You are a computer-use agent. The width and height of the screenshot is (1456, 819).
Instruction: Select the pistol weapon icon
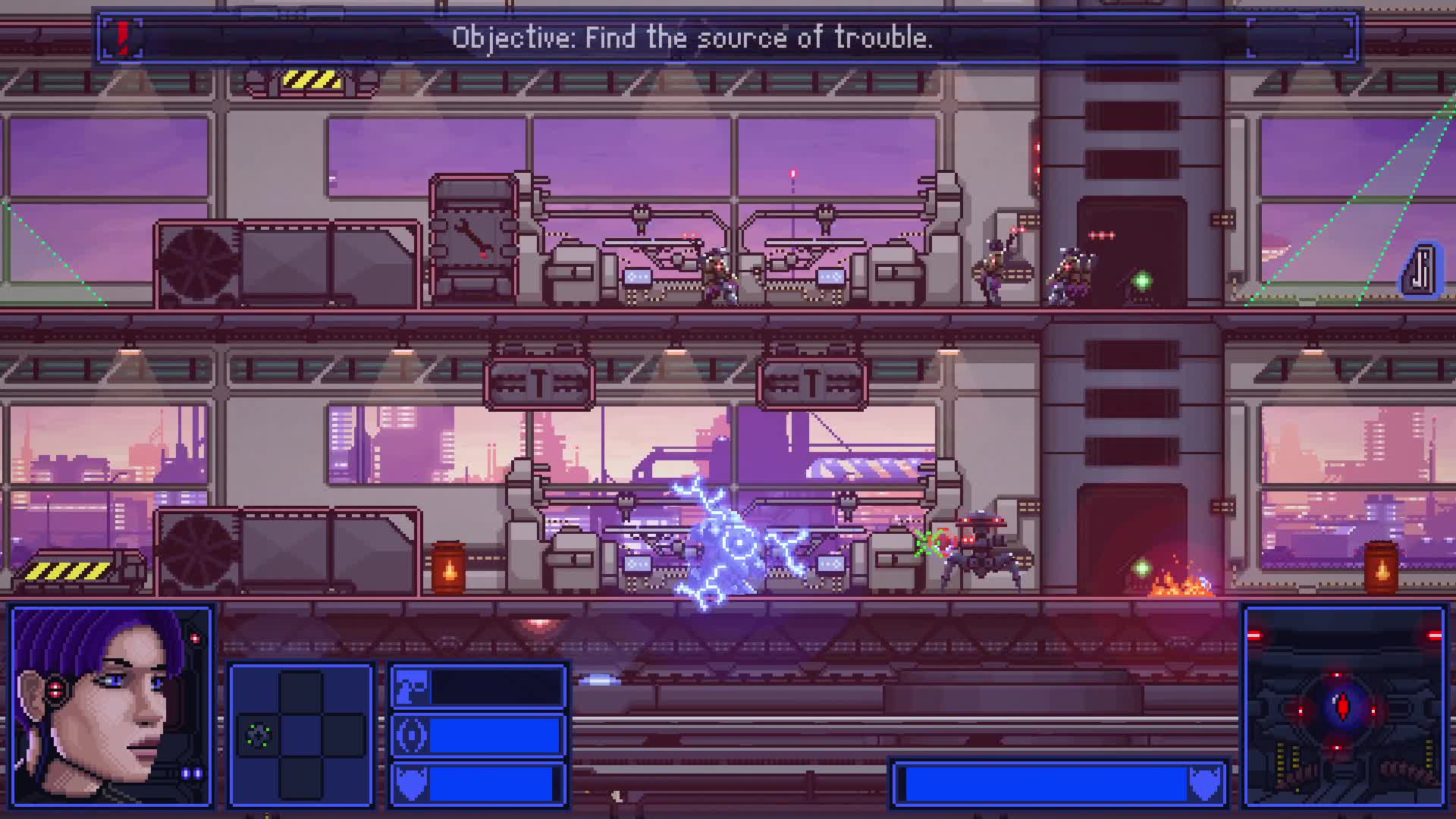point(412,687)
